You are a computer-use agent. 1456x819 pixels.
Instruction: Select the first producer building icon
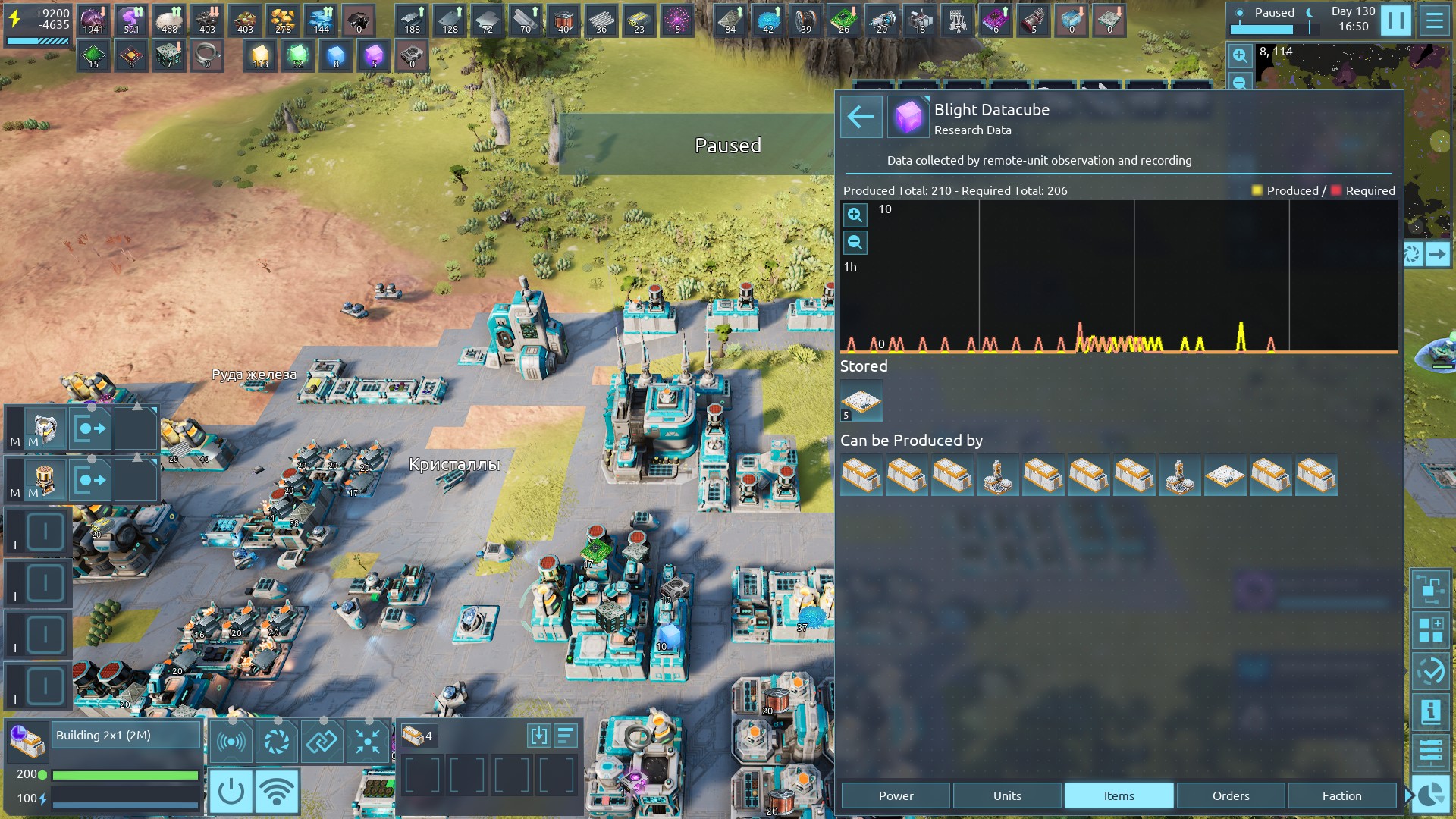pyautogui.click(x=861, y=475)
